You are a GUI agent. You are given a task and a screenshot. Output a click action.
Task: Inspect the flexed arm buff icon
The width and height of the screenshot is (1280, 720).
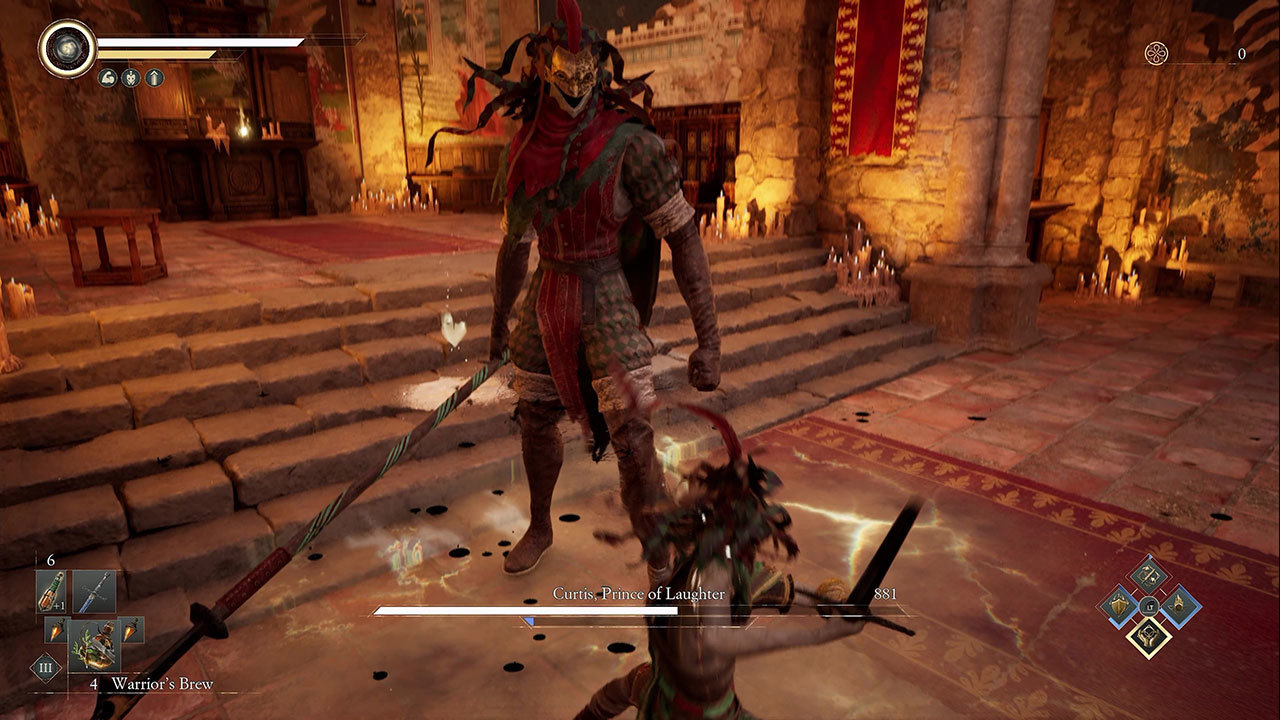[107, 77]
